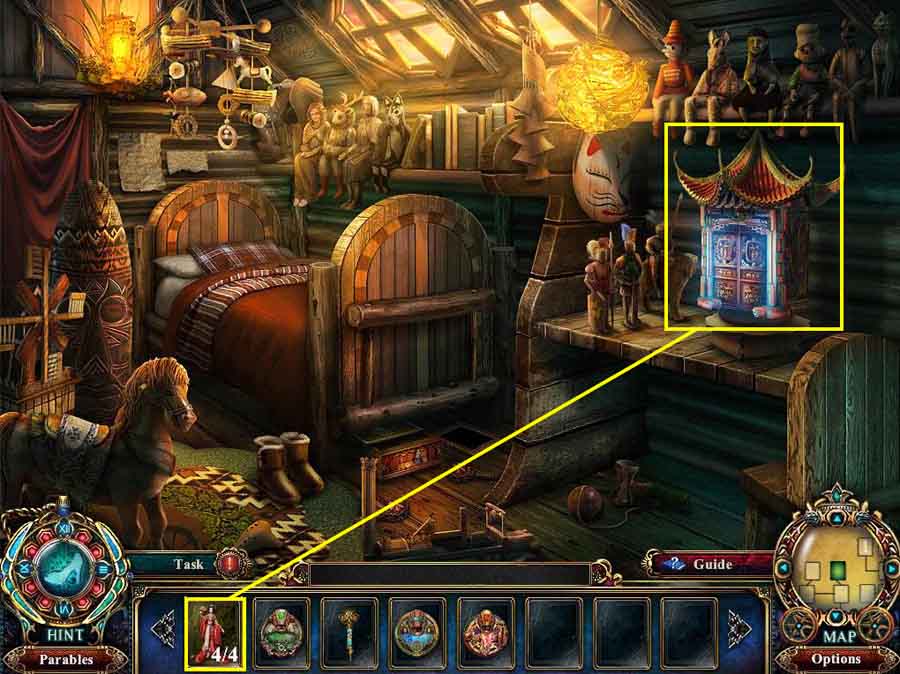Open the Options menu
This screenshot has width=900, height=674.
coord(836,659)
